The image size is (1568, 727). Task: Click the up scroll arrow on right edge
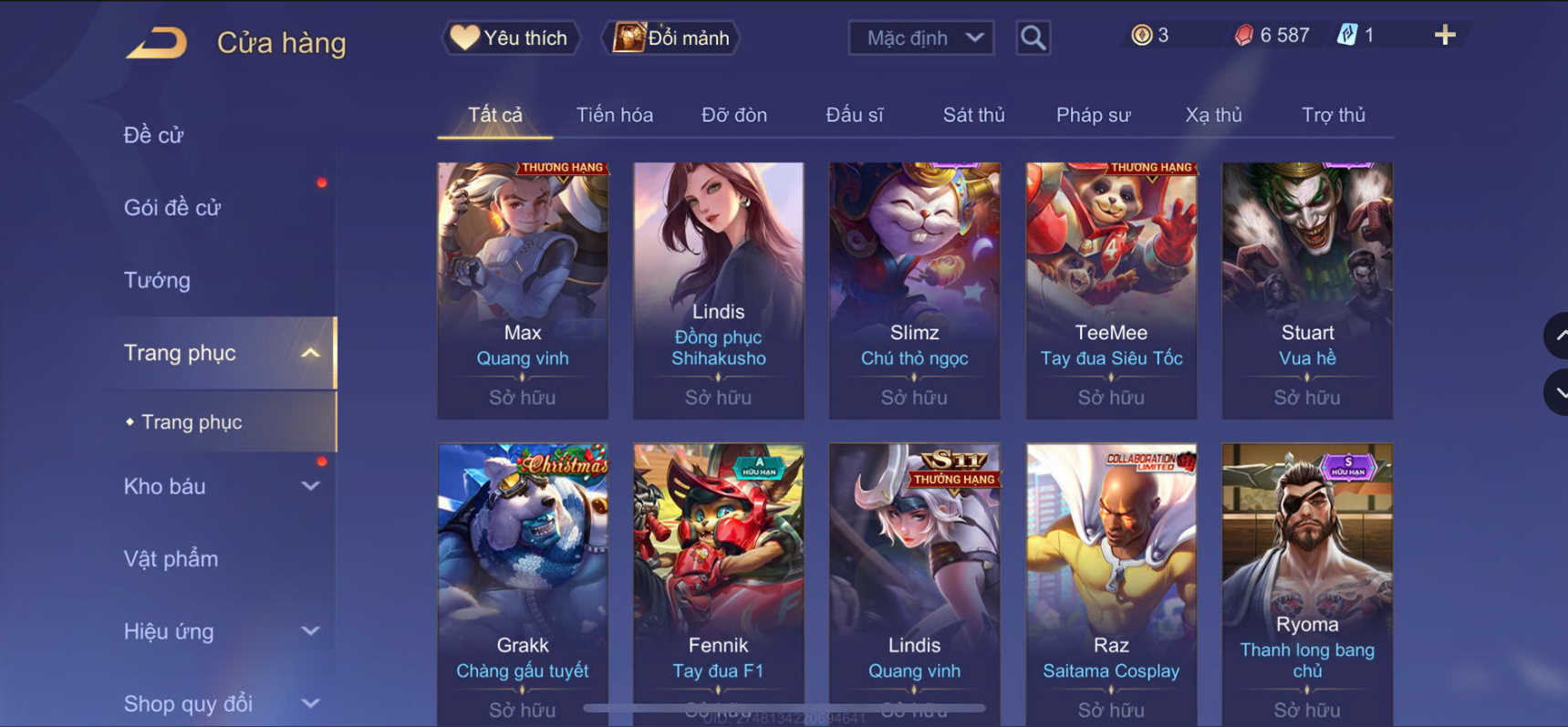(1555, 335)
